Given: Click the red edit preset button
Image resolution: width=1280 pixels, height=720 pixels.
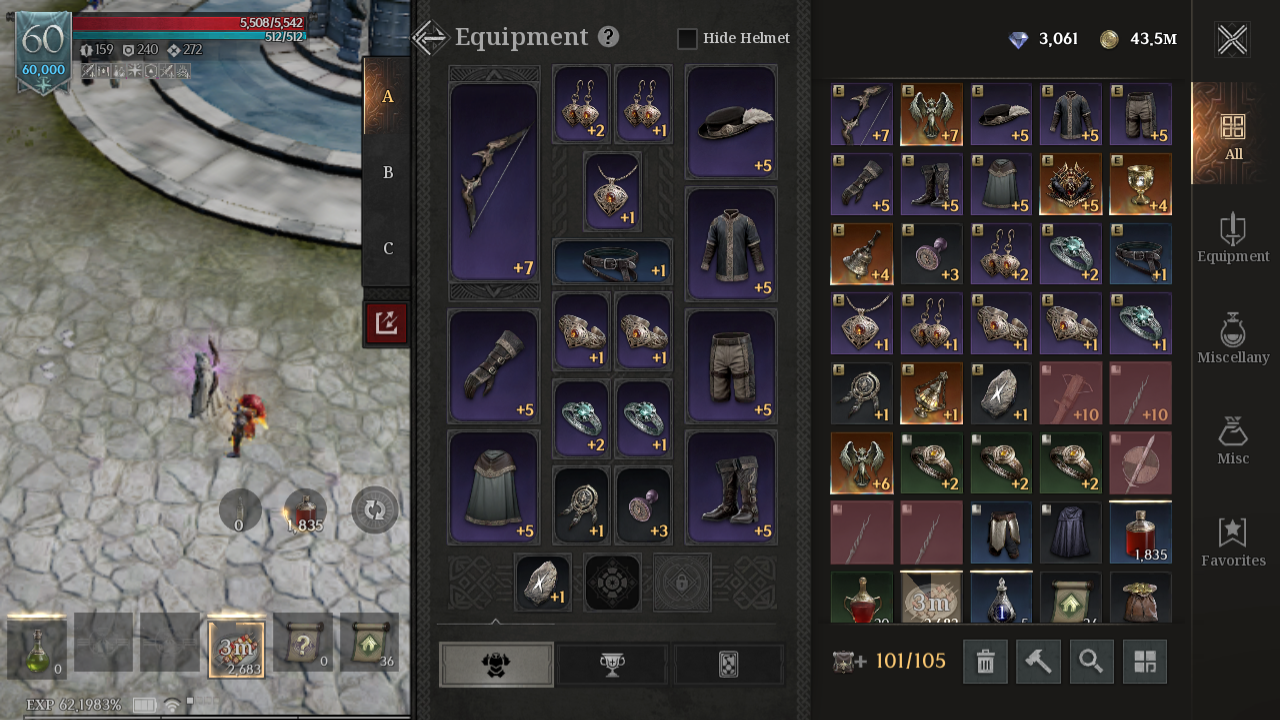Looking at the screenshot, I should (386, 323).
